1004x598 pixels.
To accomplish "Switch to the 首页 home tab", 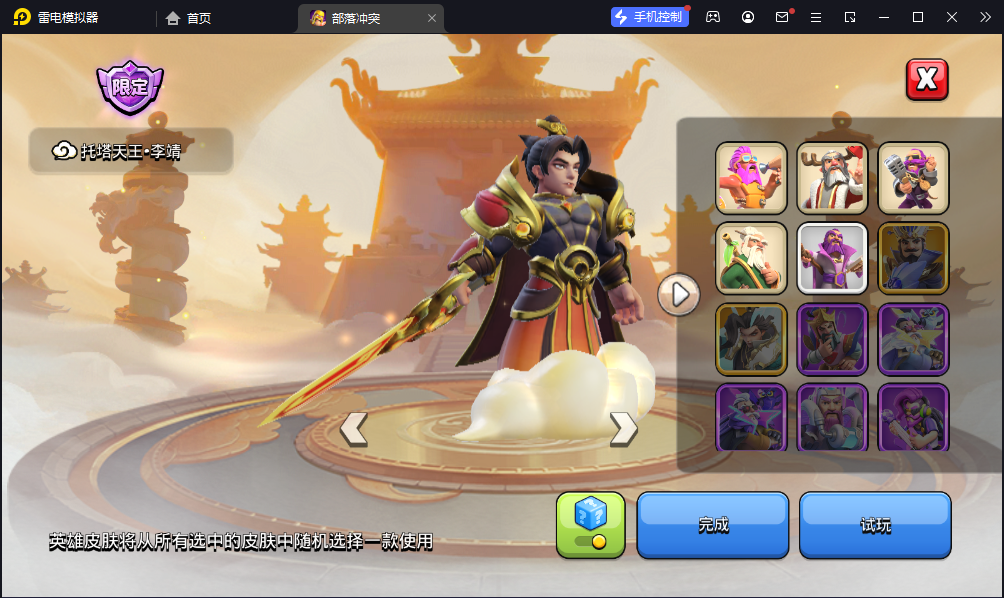I will pos(189,18).
